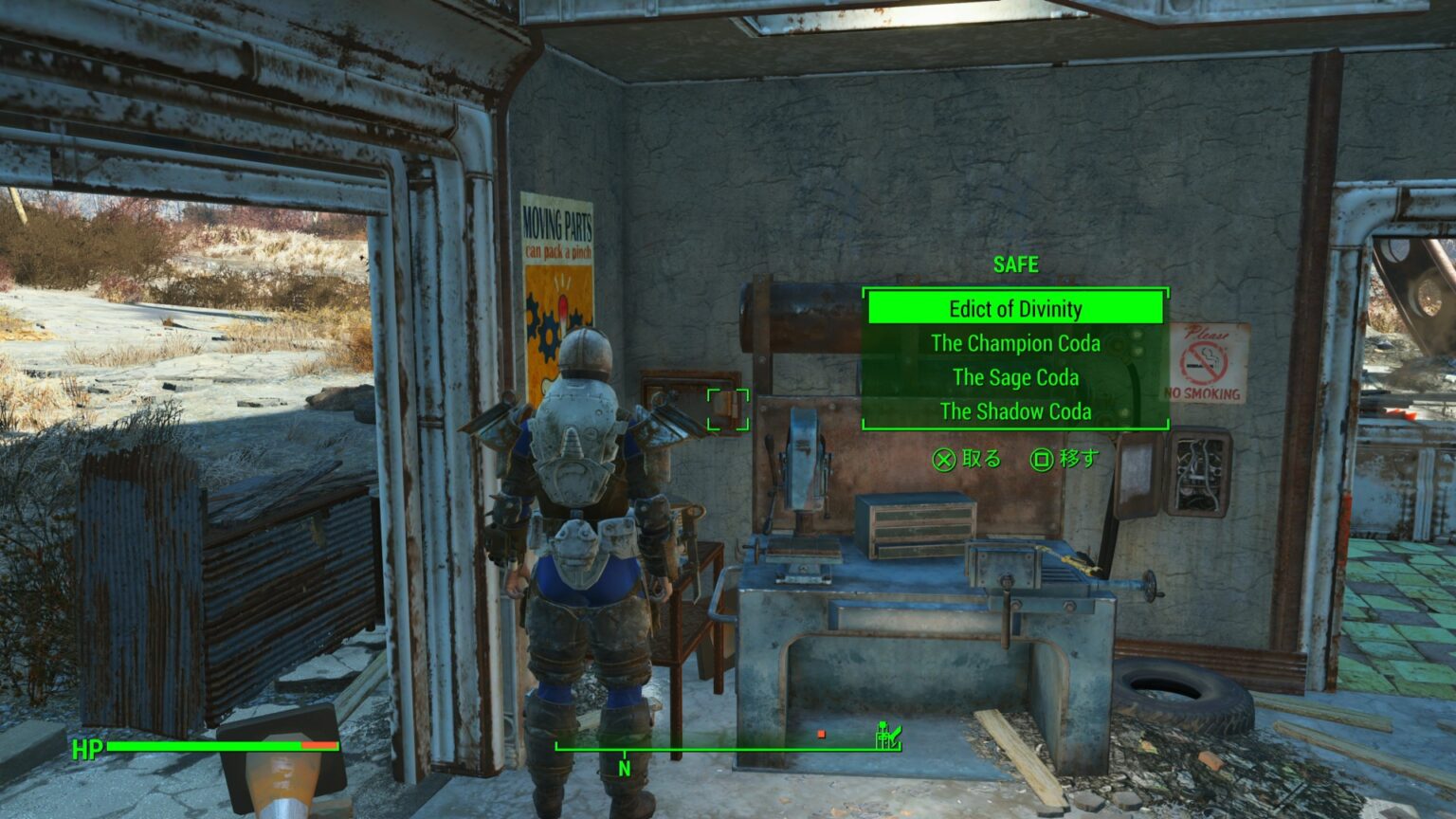Select The Sage Coda item

pyautogui.click(x=1015, y=377)
